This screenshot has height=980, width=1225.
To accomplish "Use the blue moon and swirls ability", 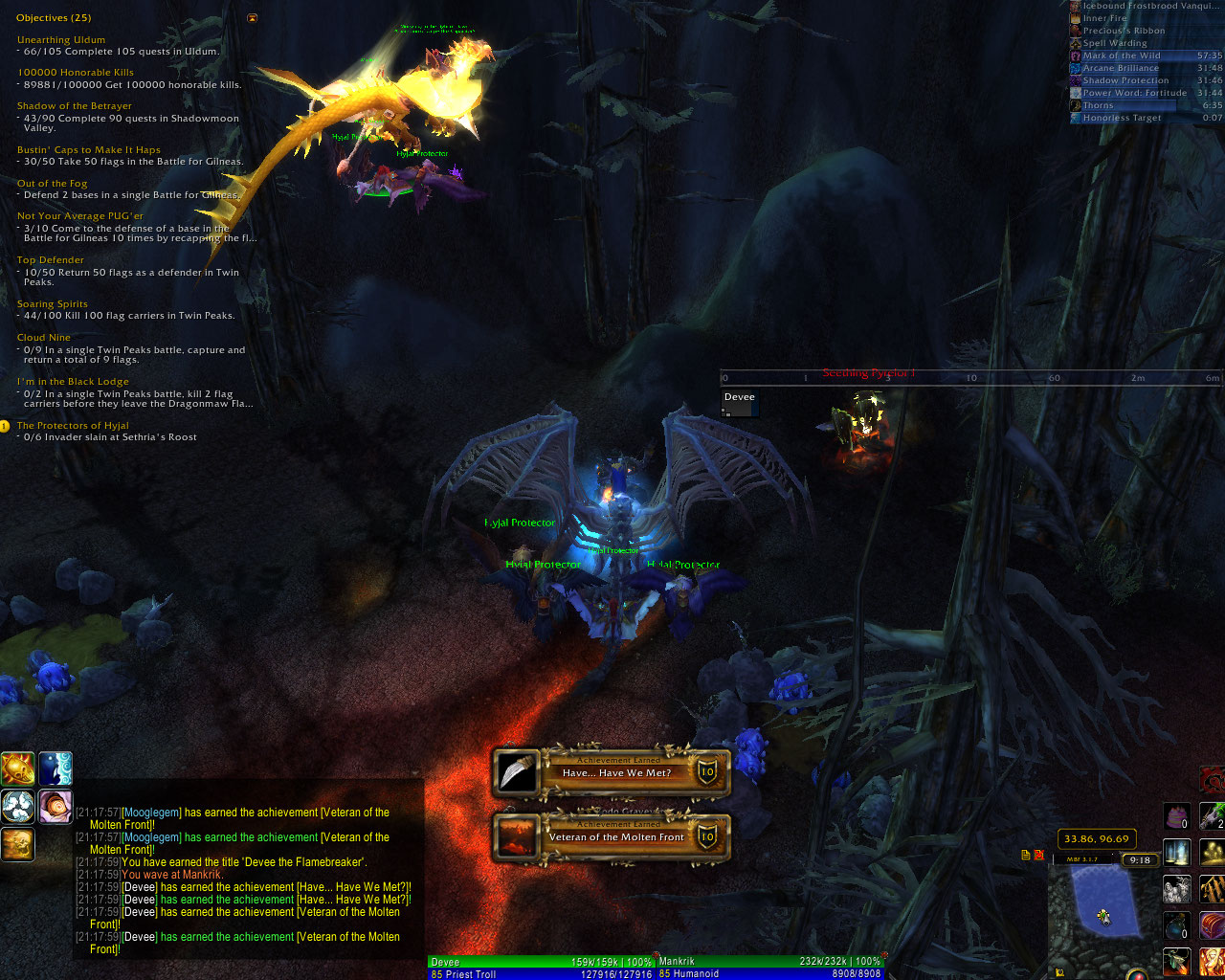I will (56, 768).
